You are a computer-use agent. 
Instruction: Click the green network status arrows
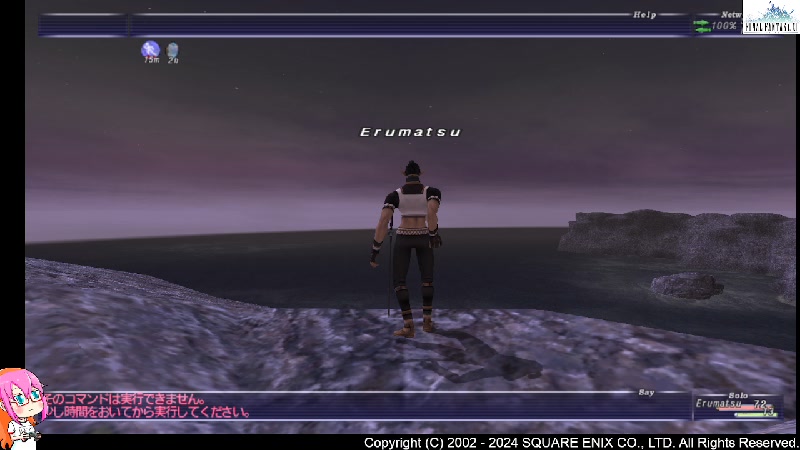[x=702, y=26]
